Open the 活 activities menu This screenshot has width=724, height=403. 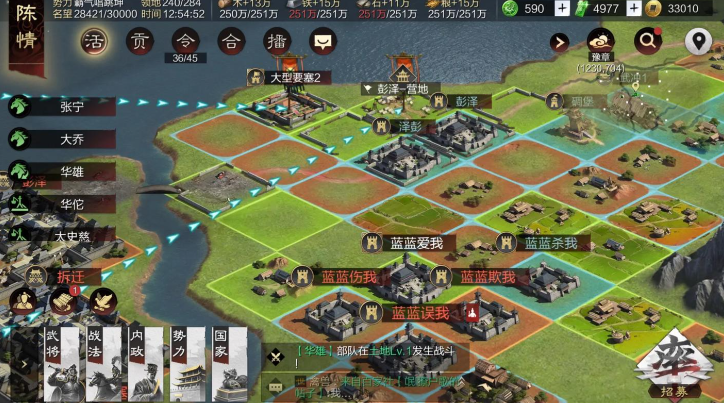click(93, 42)
